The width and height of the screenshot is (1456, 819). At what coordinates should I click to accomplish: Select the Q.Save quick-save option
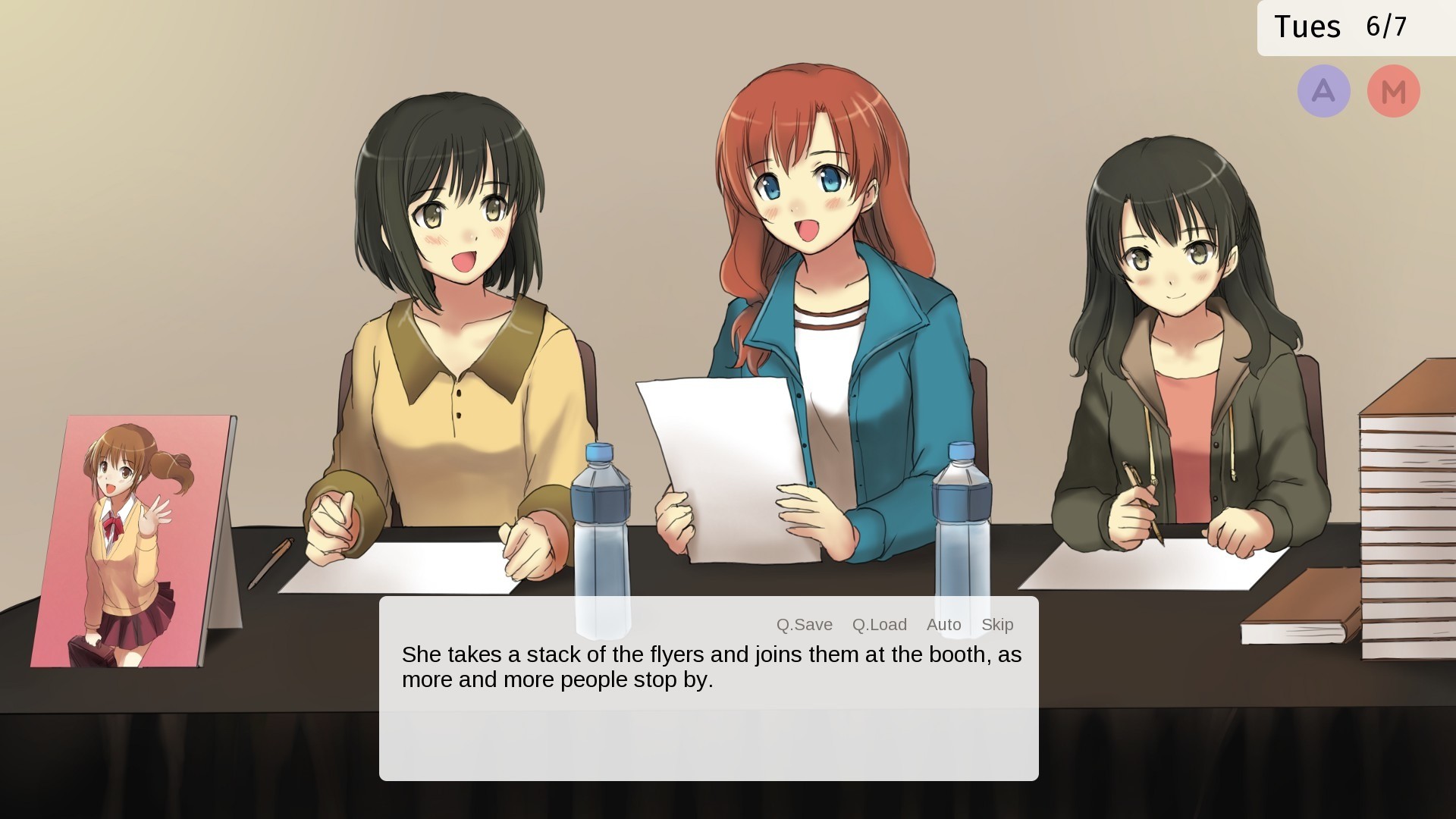coord(803,624)
